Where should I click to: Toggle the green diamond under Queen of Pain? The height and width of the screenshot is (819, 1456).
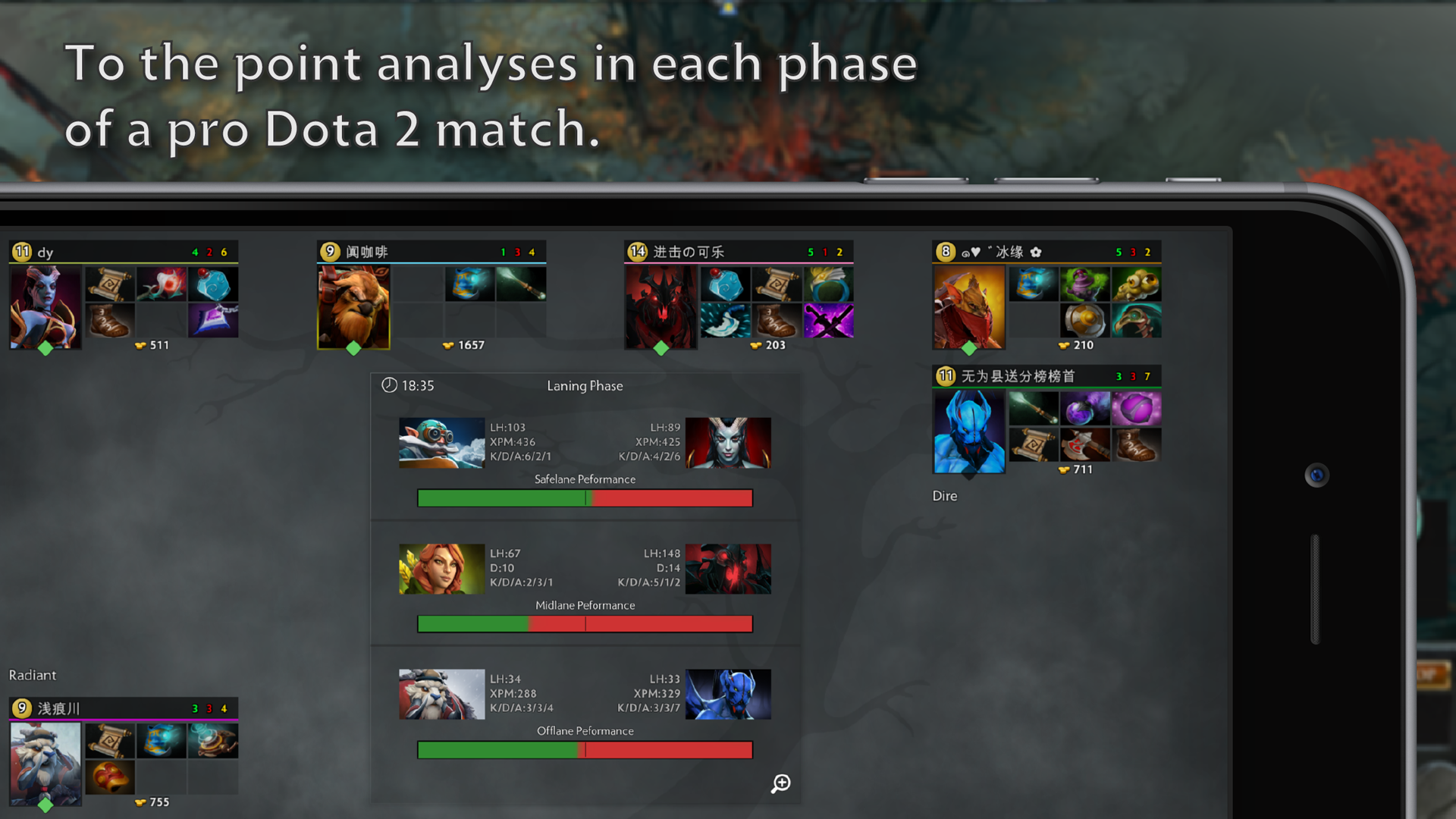pyautogui.click(x=44, y=347)
